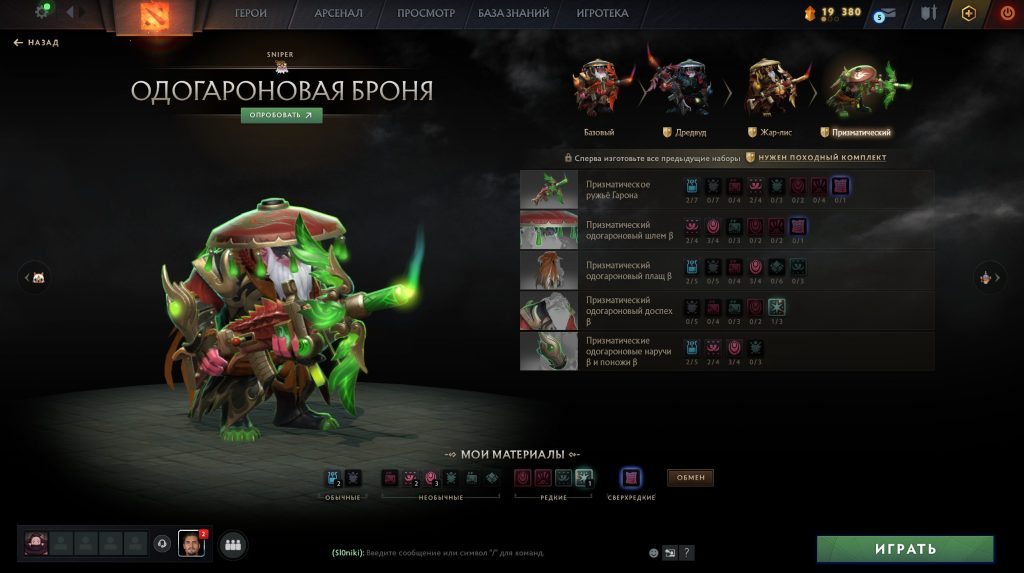Switch to the ИГРОТЕКА tab

[602, 14]
